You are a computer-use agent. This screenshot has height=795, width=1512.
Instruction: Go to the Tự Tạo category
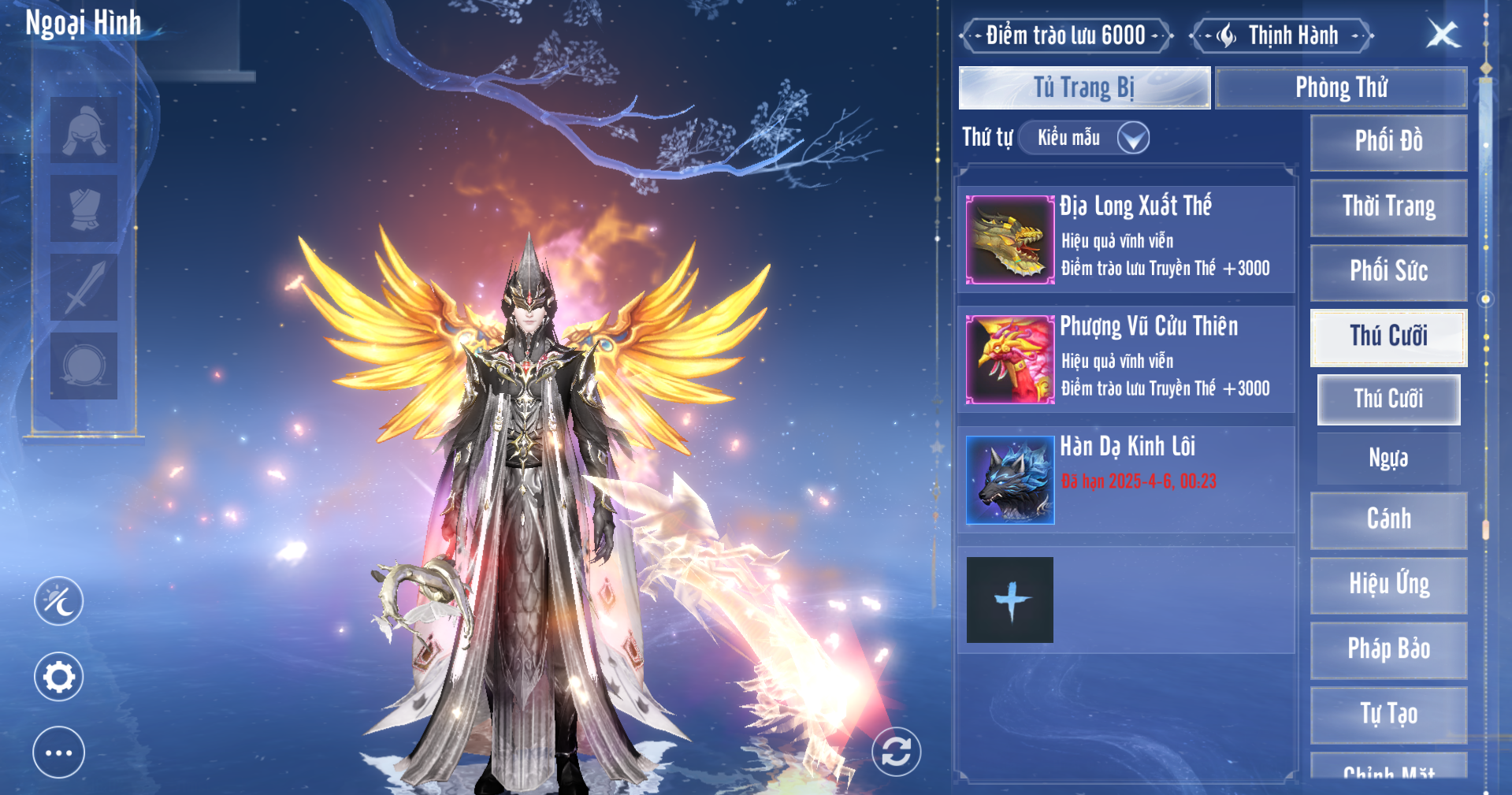tap(1388, 714)
